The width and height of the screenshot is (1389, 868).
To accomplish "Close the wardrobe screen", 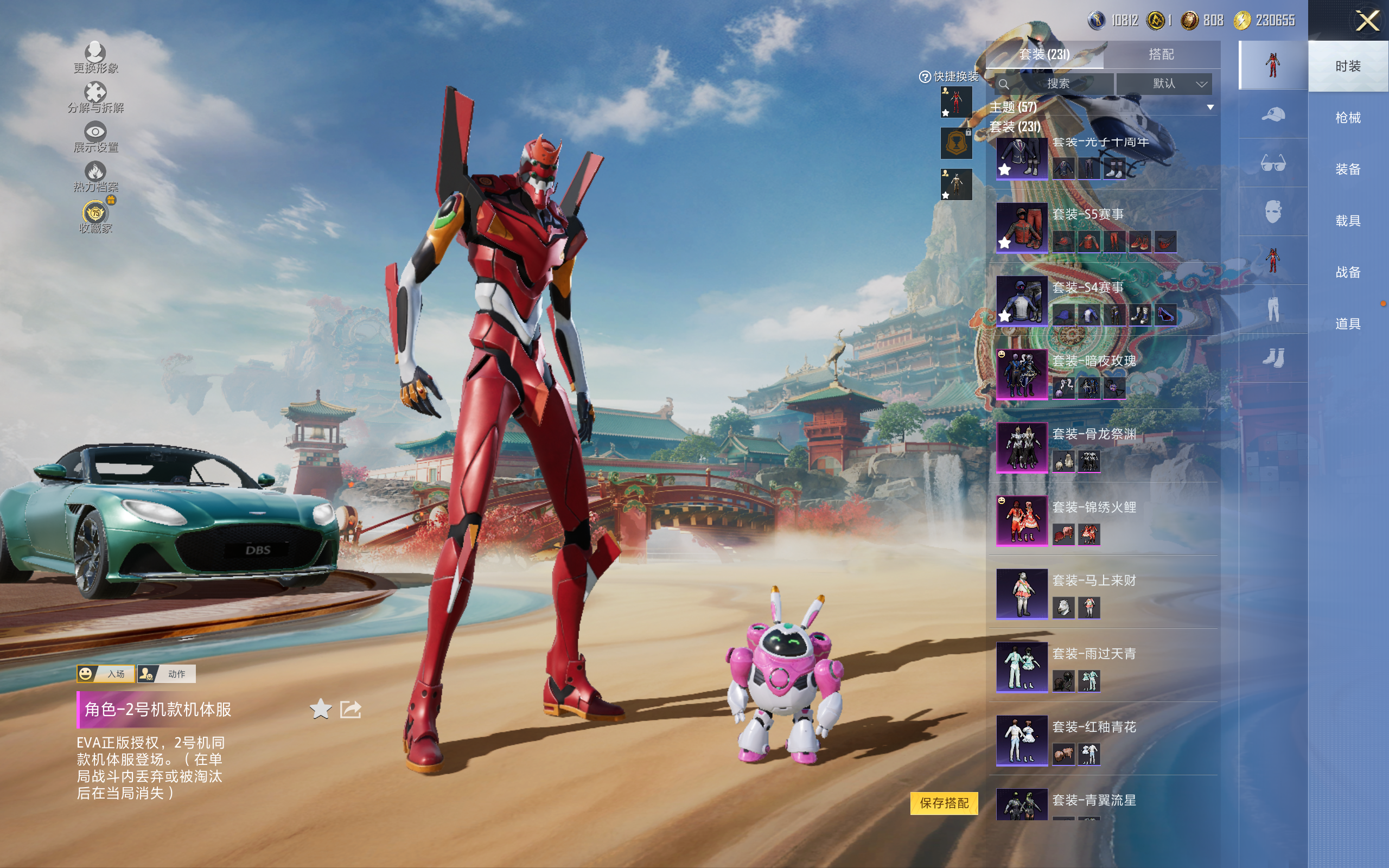I will 1367,21.
